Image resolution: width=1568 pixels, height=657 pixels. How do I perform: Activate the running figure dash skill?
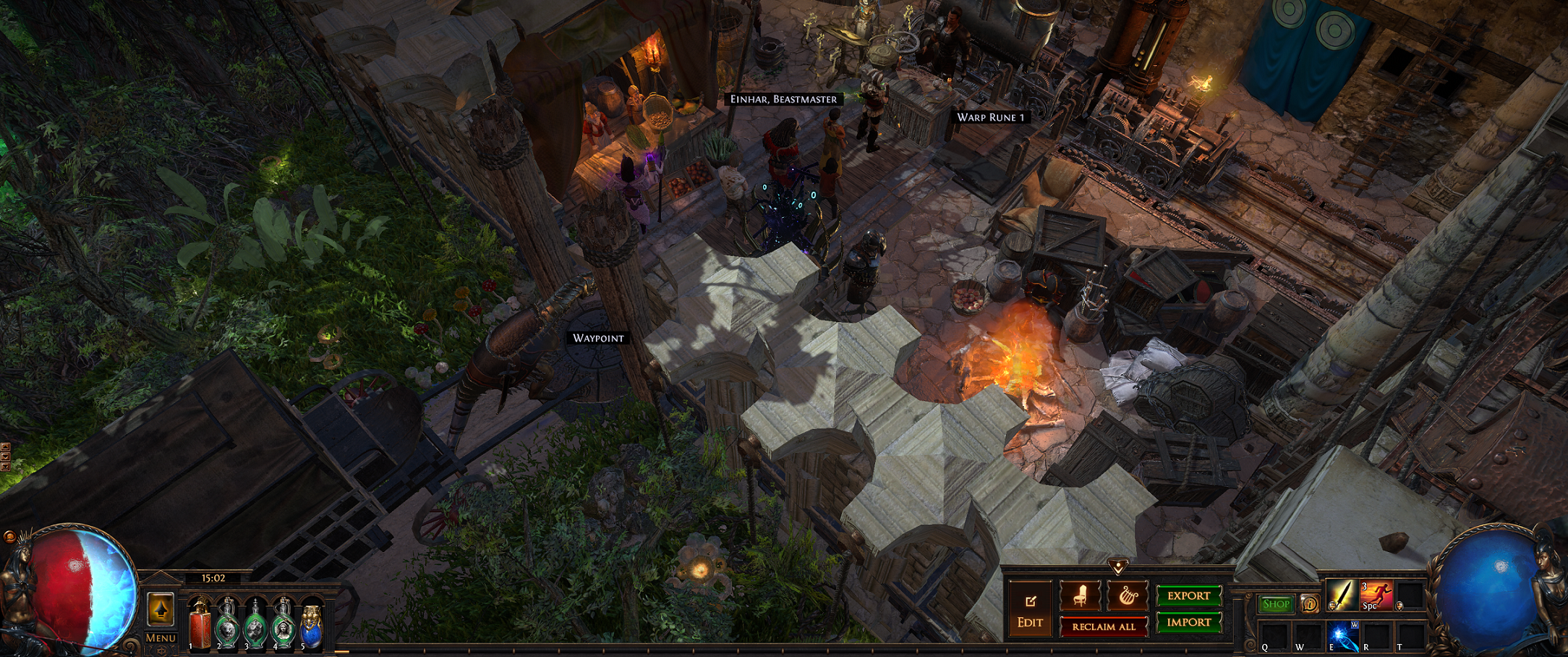point(1376,596)
